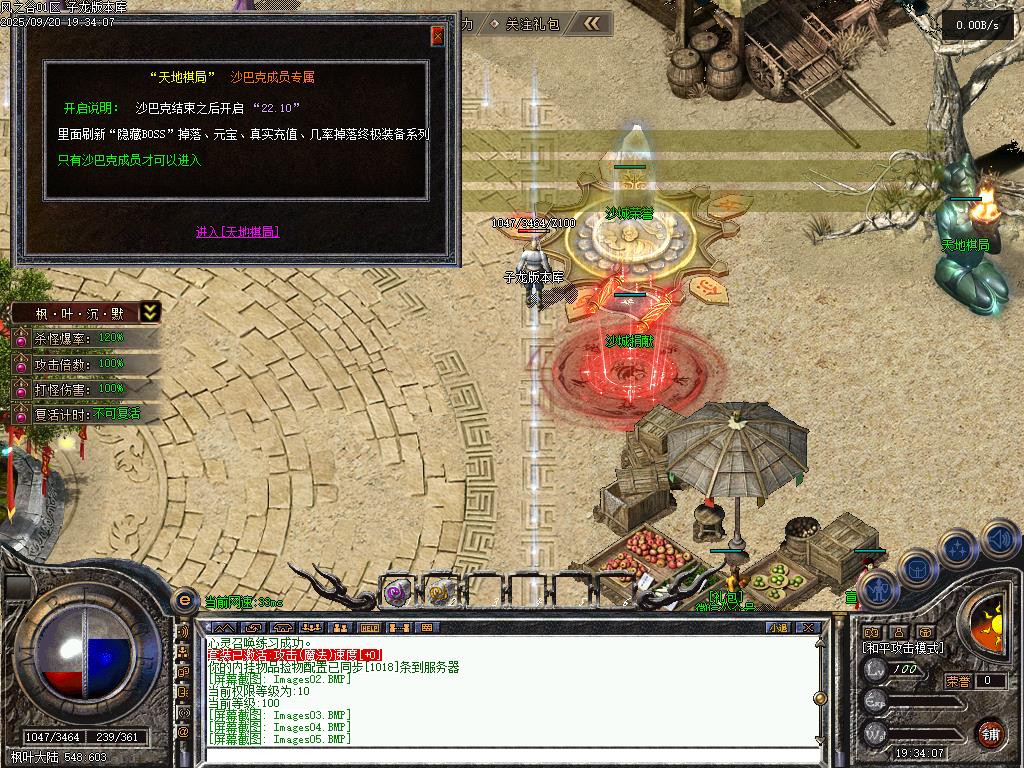Open the skills panel with sparkles icon
The width and height of the screenshot is (1024, 768).
tap(958, 548)
